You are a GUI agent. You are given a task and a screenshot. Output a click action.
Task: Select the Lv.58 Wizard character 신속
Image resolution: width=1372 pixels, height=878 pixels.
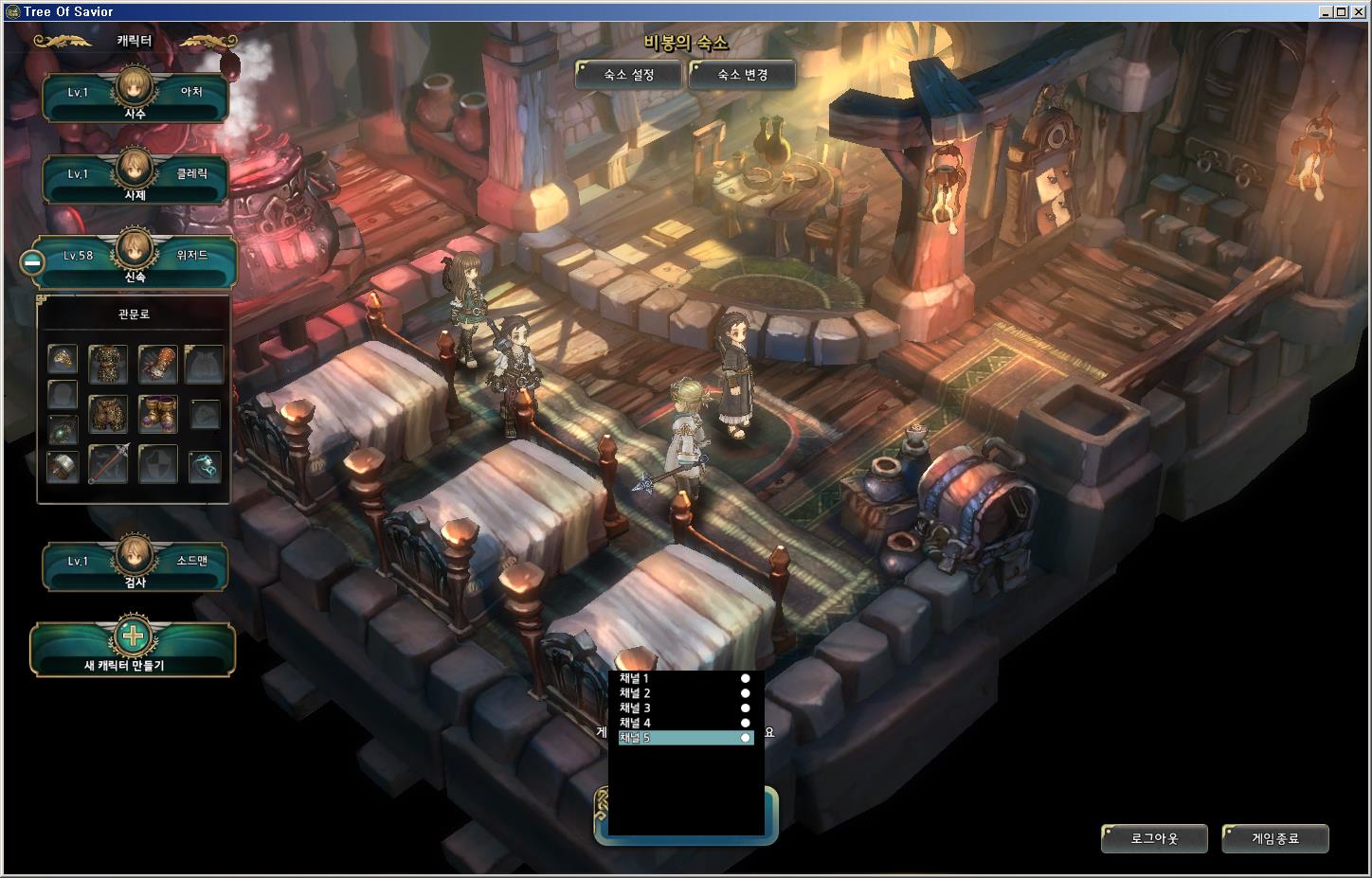coord(135,260)
